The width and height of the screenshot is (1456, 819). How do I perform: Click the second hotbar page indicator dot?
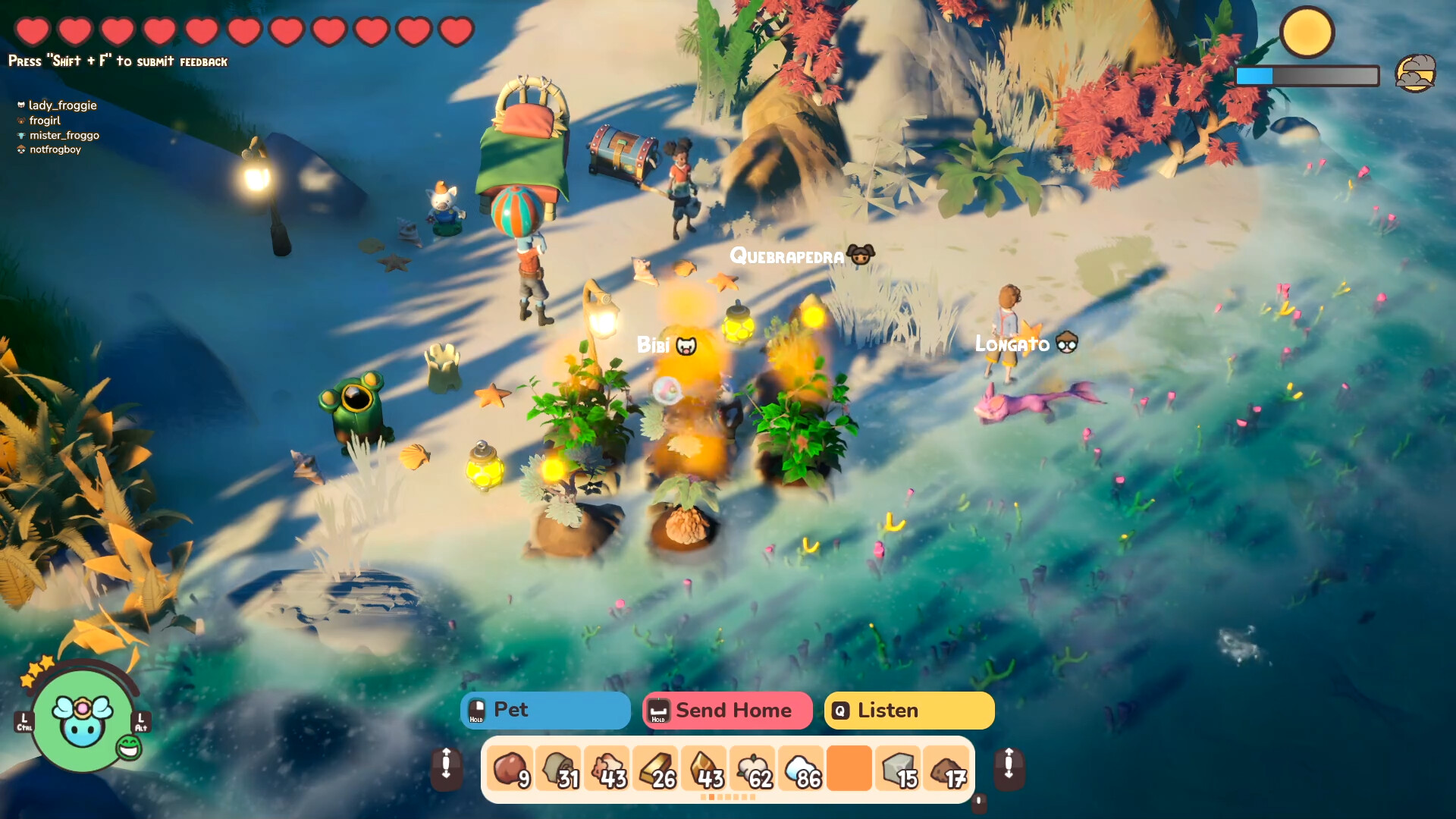click(711, 798)
